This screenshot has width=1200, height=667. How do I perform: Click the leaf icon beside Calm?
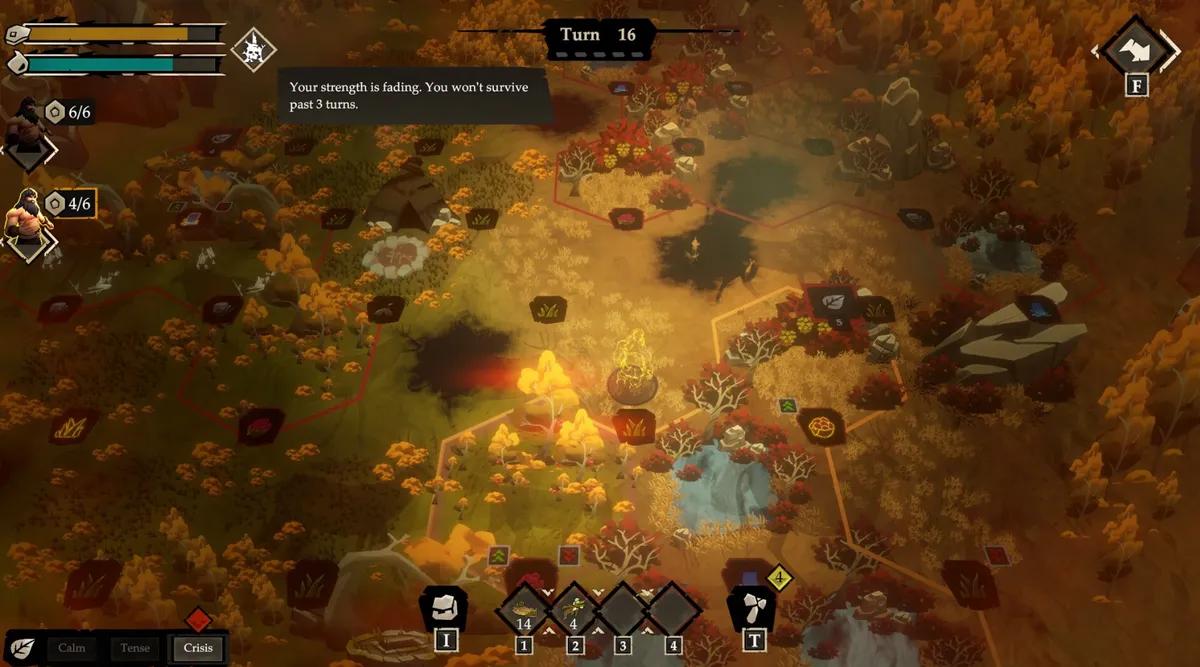pos(21,647)
